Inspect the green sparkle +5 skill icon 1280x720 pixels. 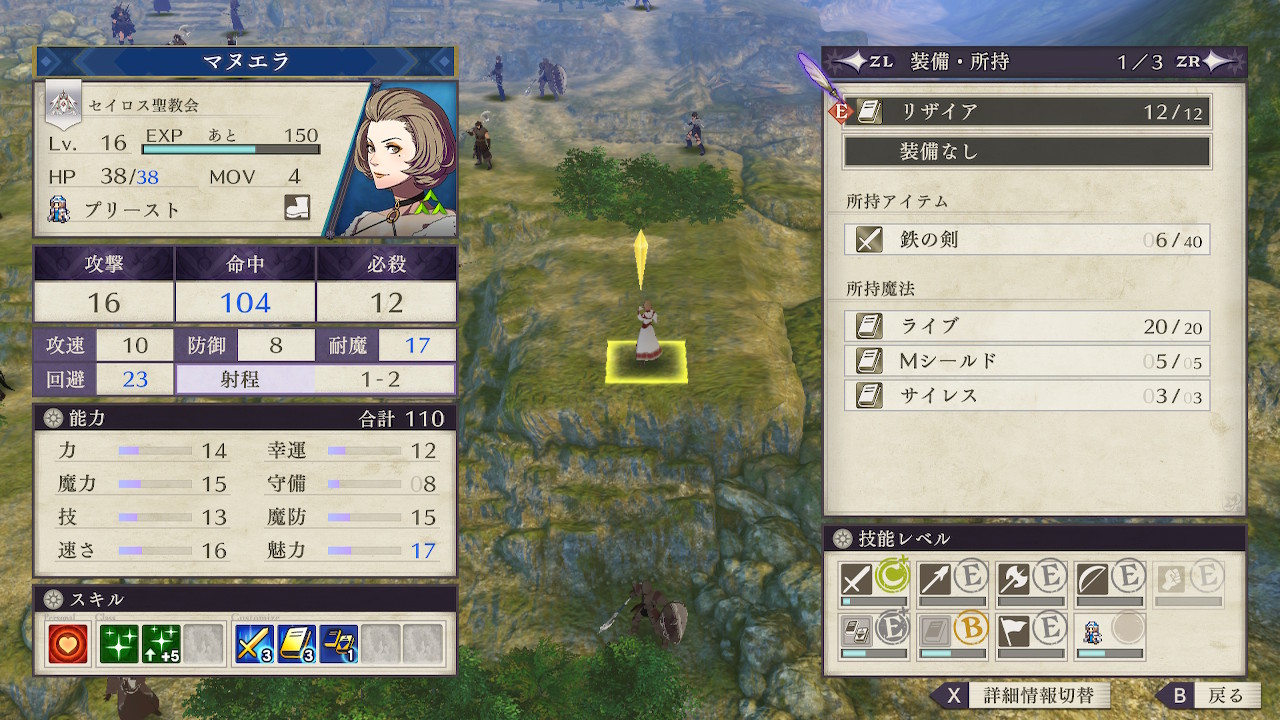coord(161,645)
